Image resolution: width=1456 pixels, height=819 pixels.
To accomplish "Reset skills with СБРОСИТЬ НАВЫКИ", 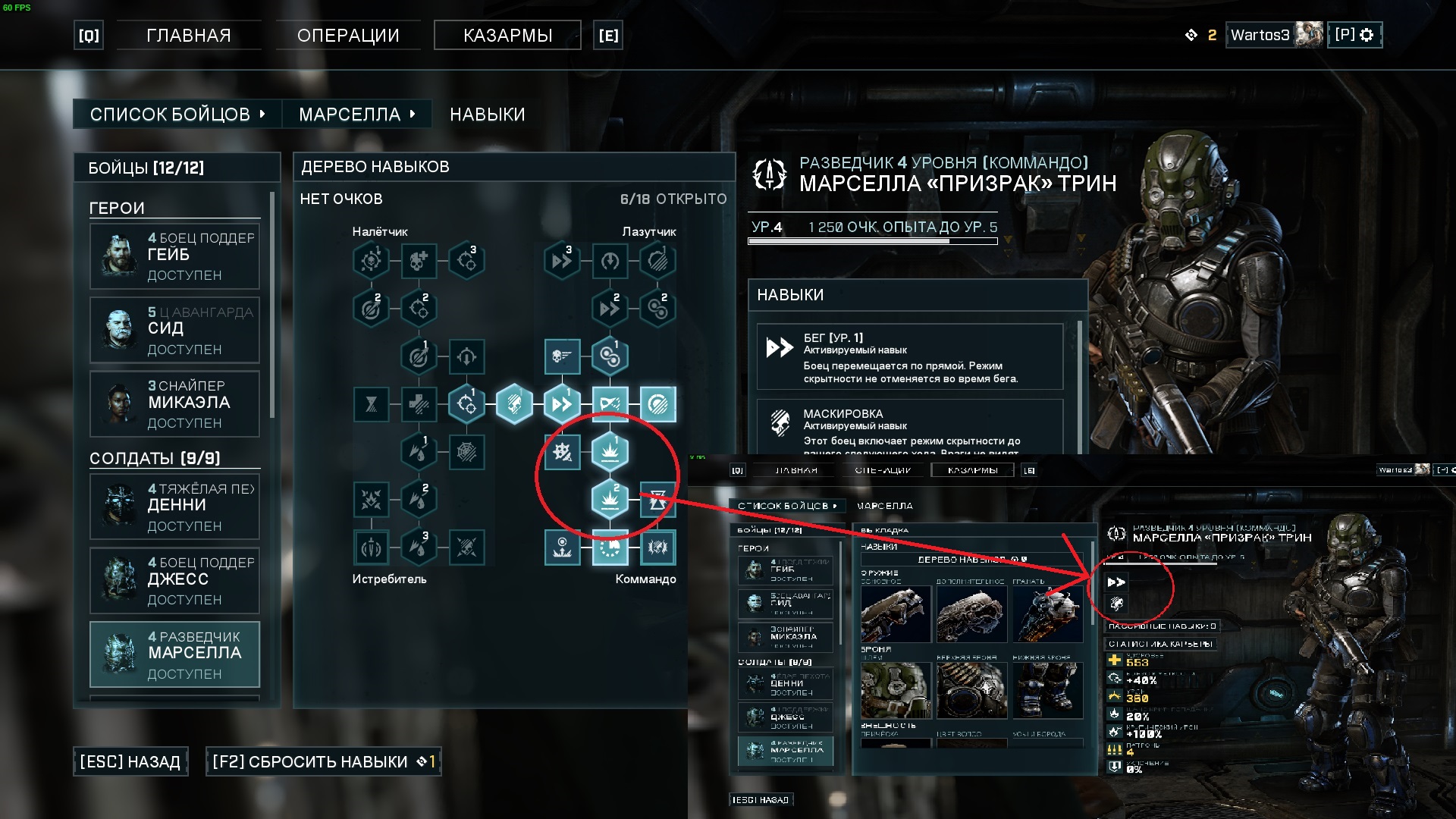I will point(323,761).
